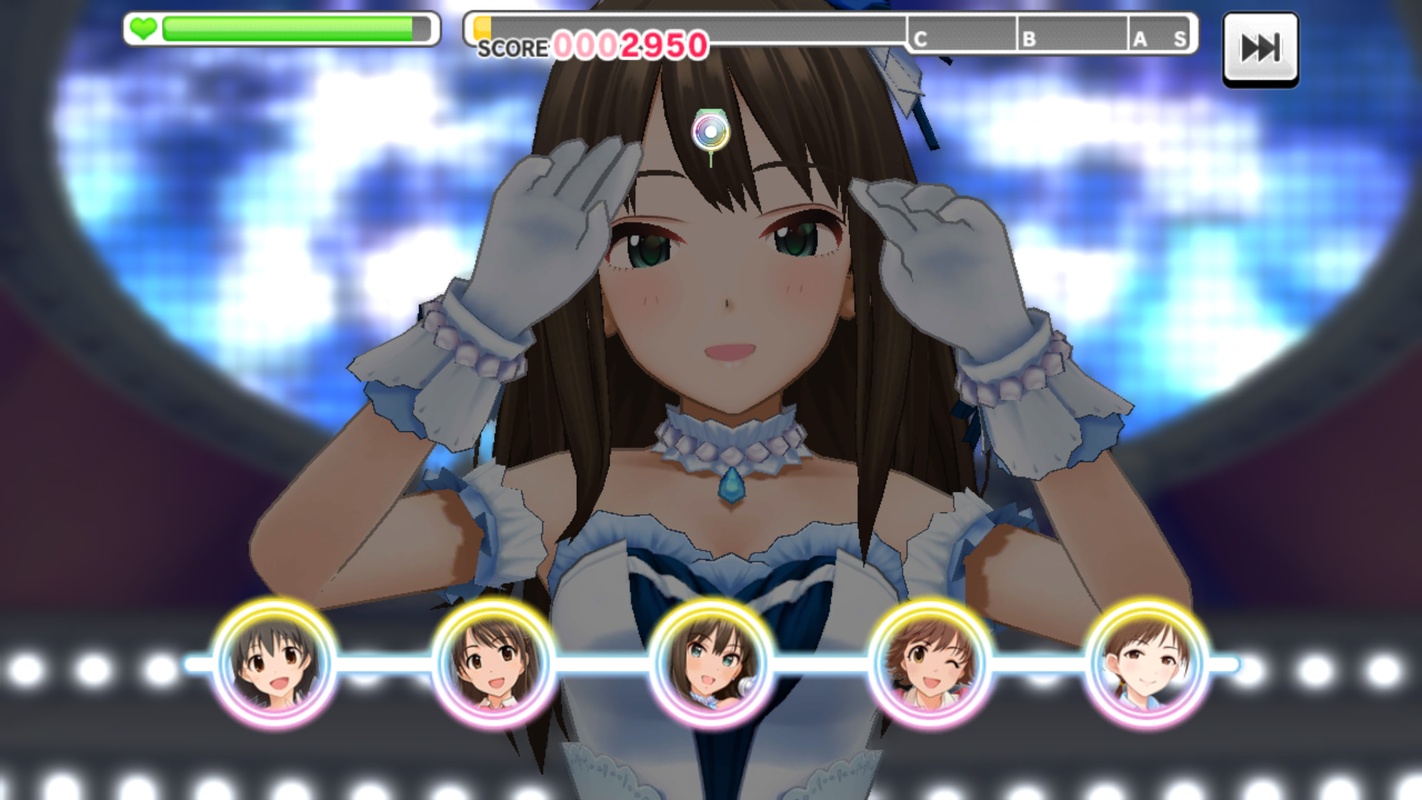Hit the teal-eyed long-haired idol's circle
Viewport: 1422px width, 800px height.
711,663
